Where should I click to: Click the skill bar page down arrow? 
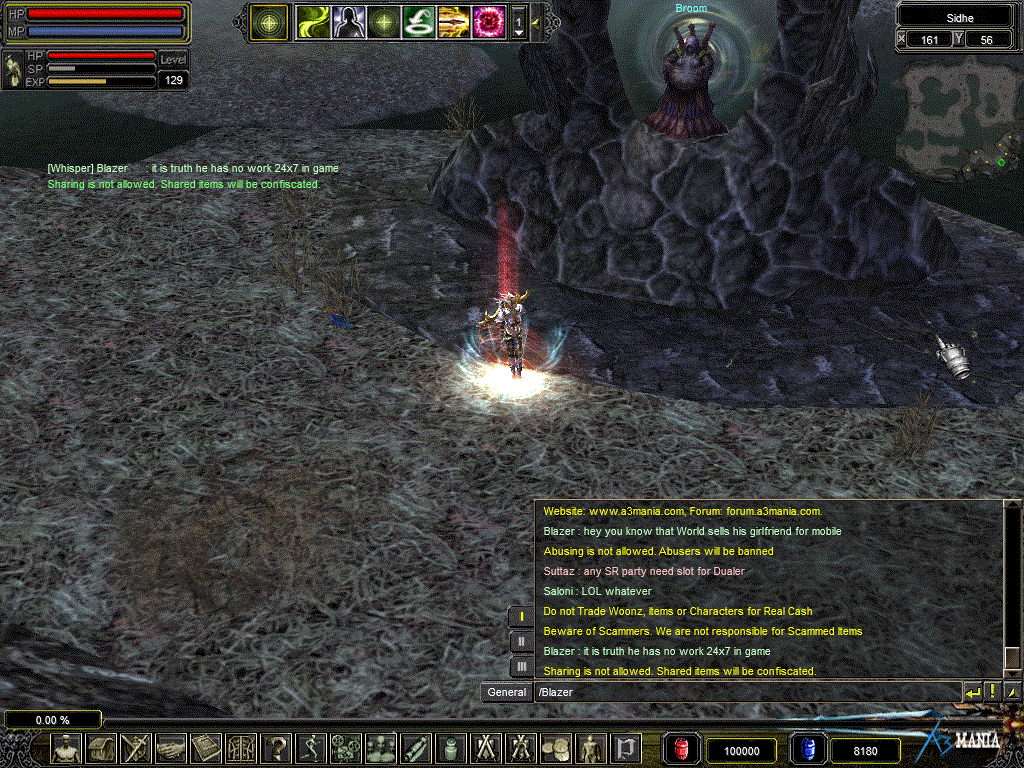tap(519, 31)
